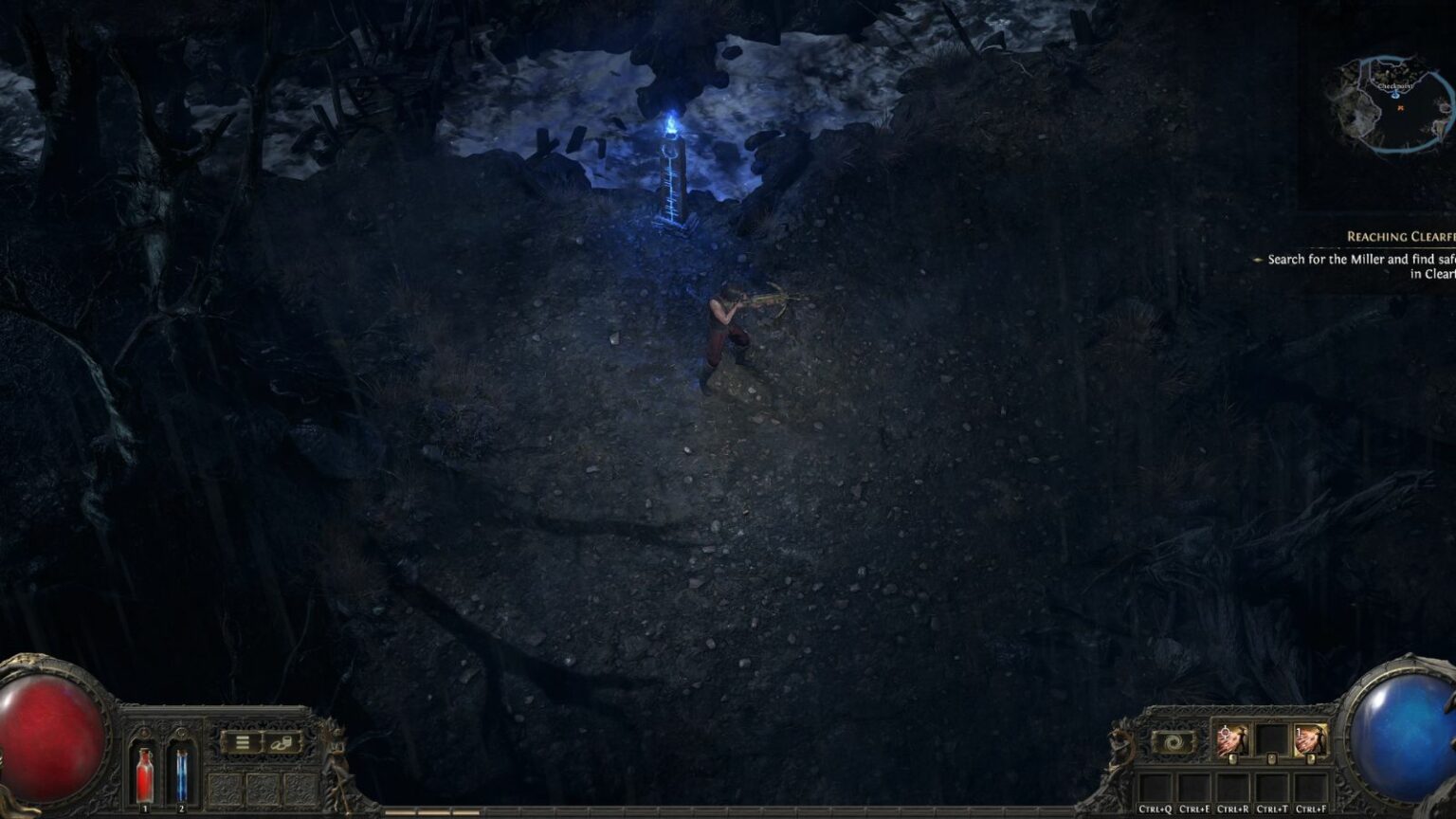Select the right-click skill with the charge counter
The height and width of the screenshot is (819, 1456).
pyautogui.click(x=1311, y=738)
